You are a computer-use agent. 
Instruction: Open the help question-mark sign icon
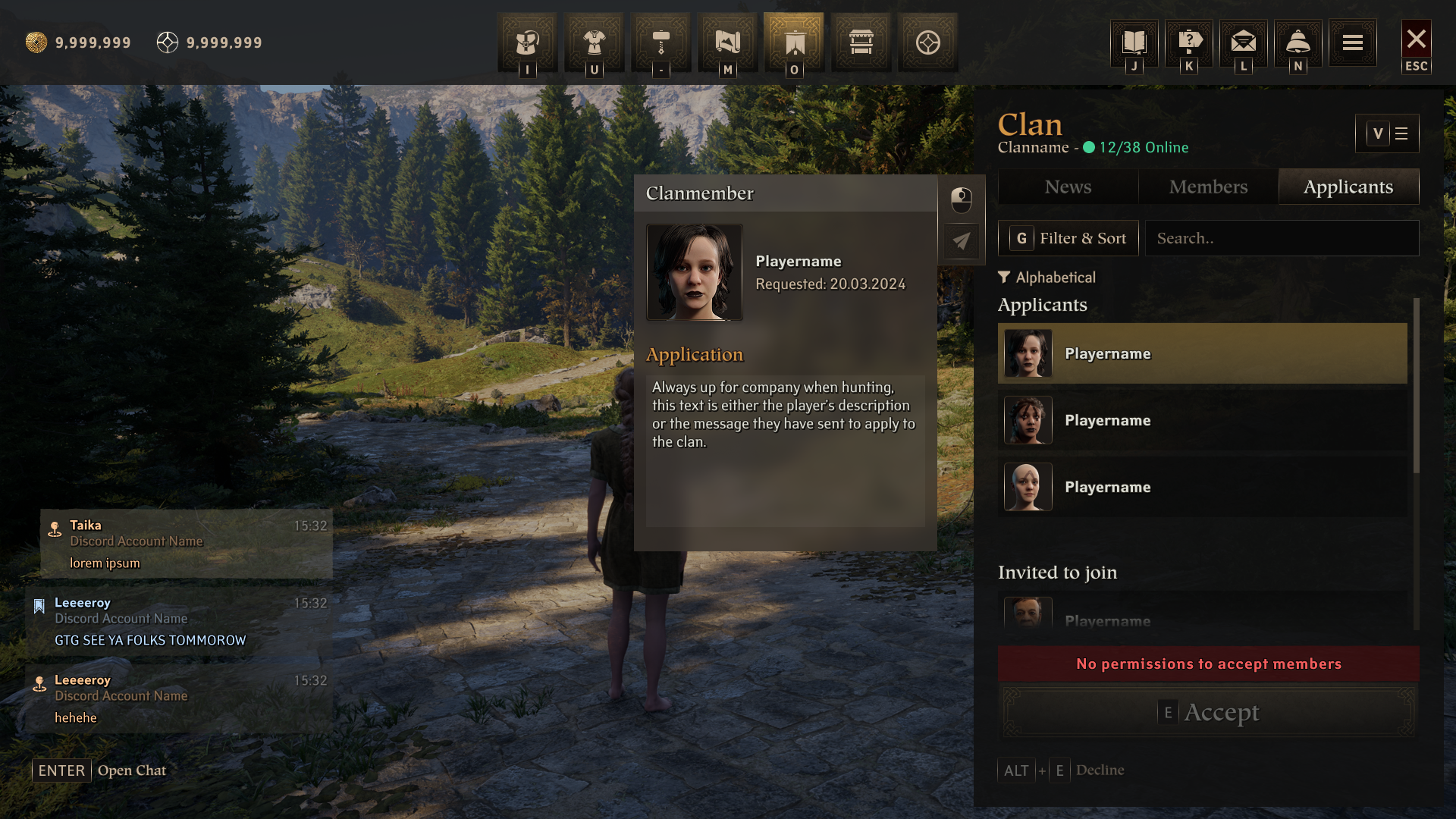(x=1189, y=42)
